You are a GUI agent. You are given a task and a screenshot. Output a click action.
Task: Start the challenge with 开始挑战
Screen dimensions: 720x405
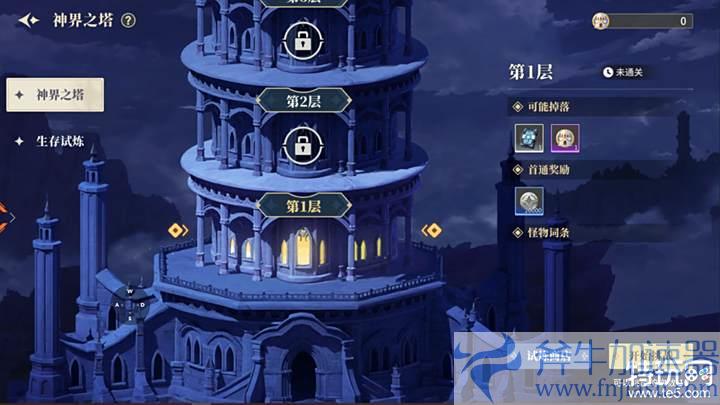point(640,353)
